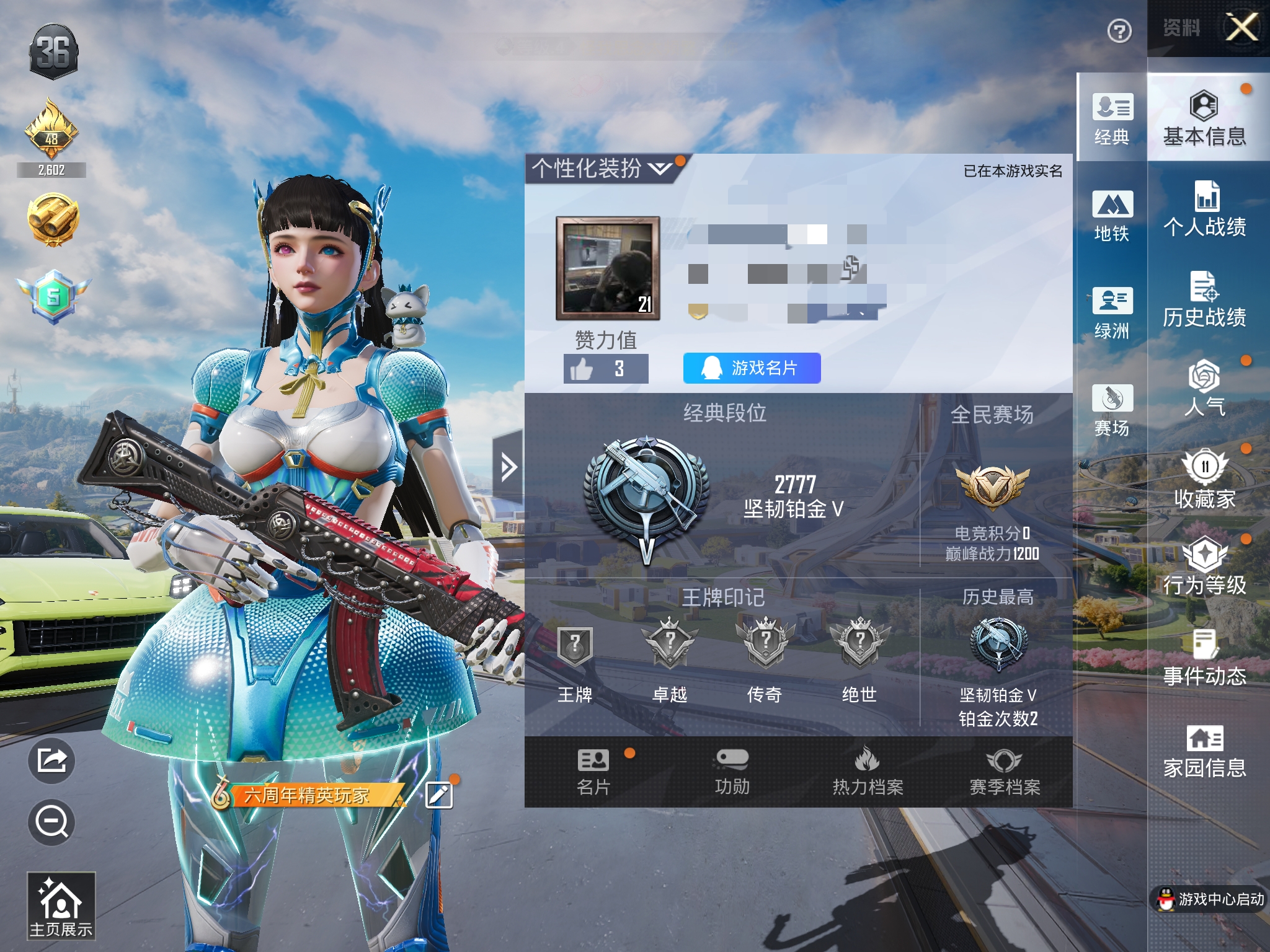Viewport: 1270px width, 952px height.
Task: Close the profile screen with the X
Action: point(1242,28)
